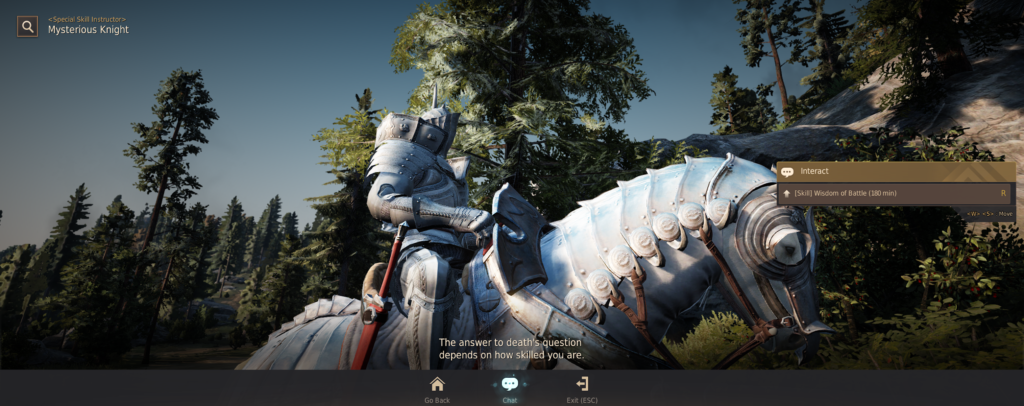Click the magnifying glass search icon
Viewport: 1024px width, 406px height.
(x=27, y=26)
